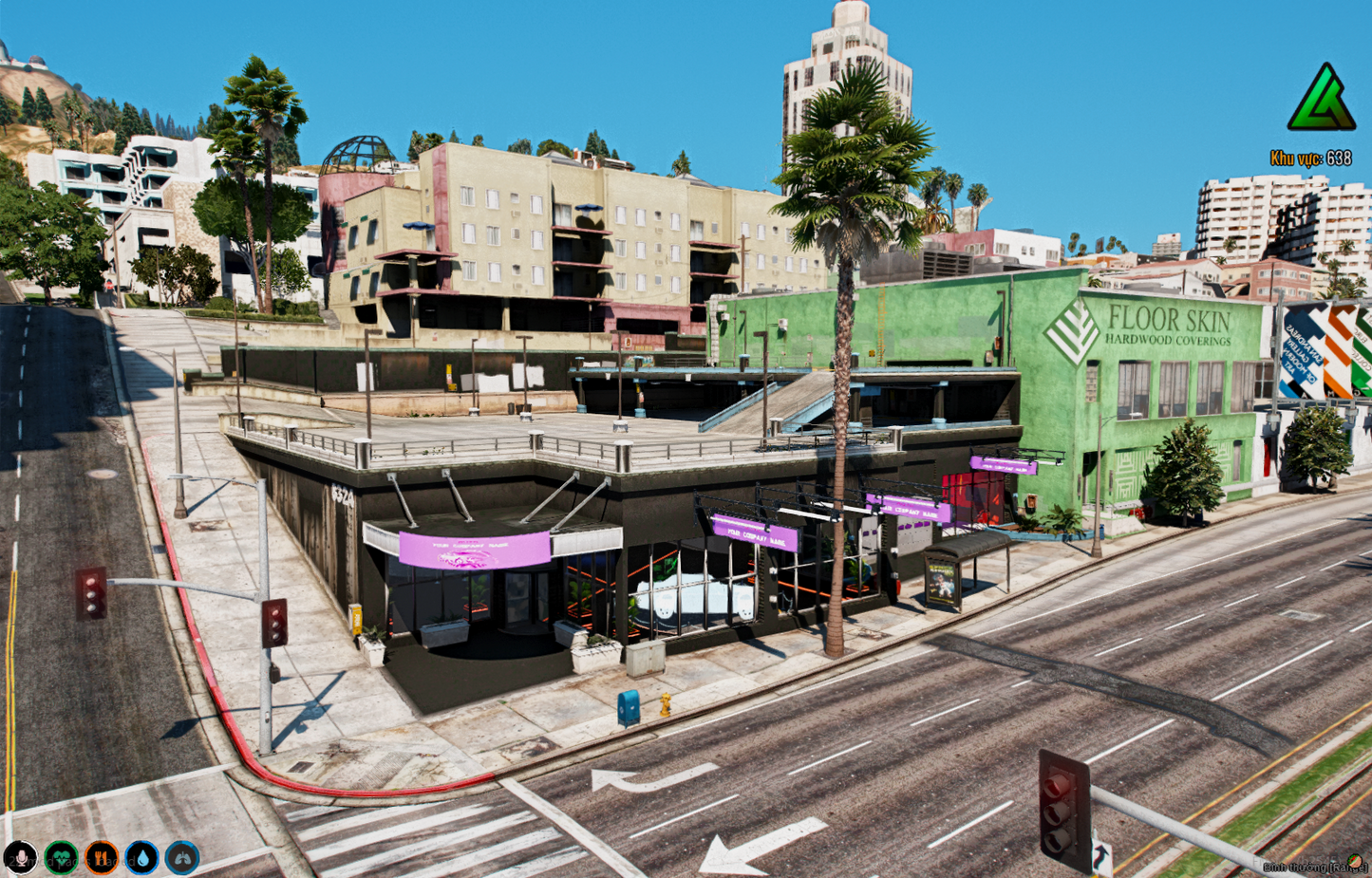Click the green triangle server logo

pos(1321,99)
